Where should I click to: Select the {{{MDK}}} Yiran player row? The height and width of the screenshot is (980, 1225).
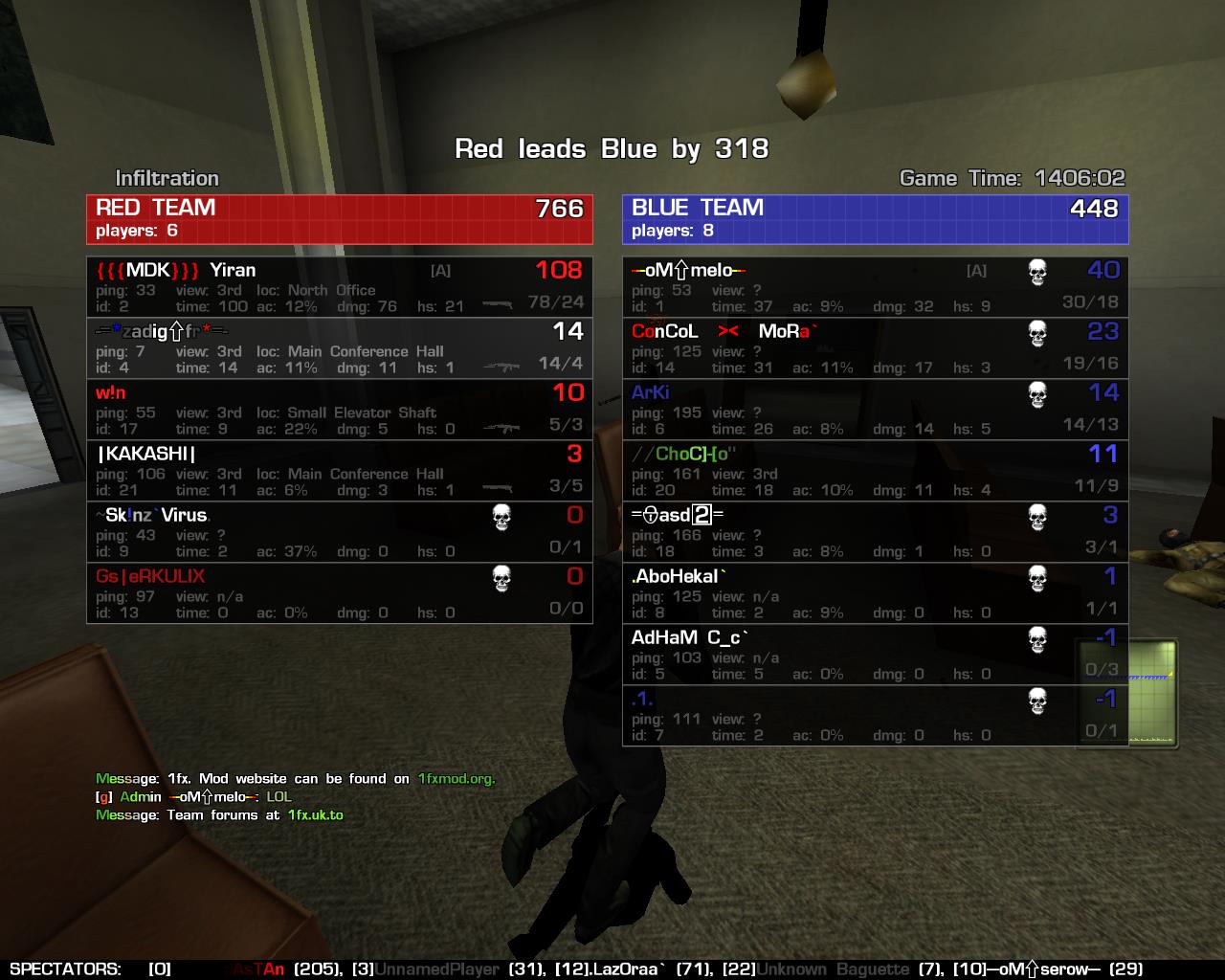pos(340,287)
